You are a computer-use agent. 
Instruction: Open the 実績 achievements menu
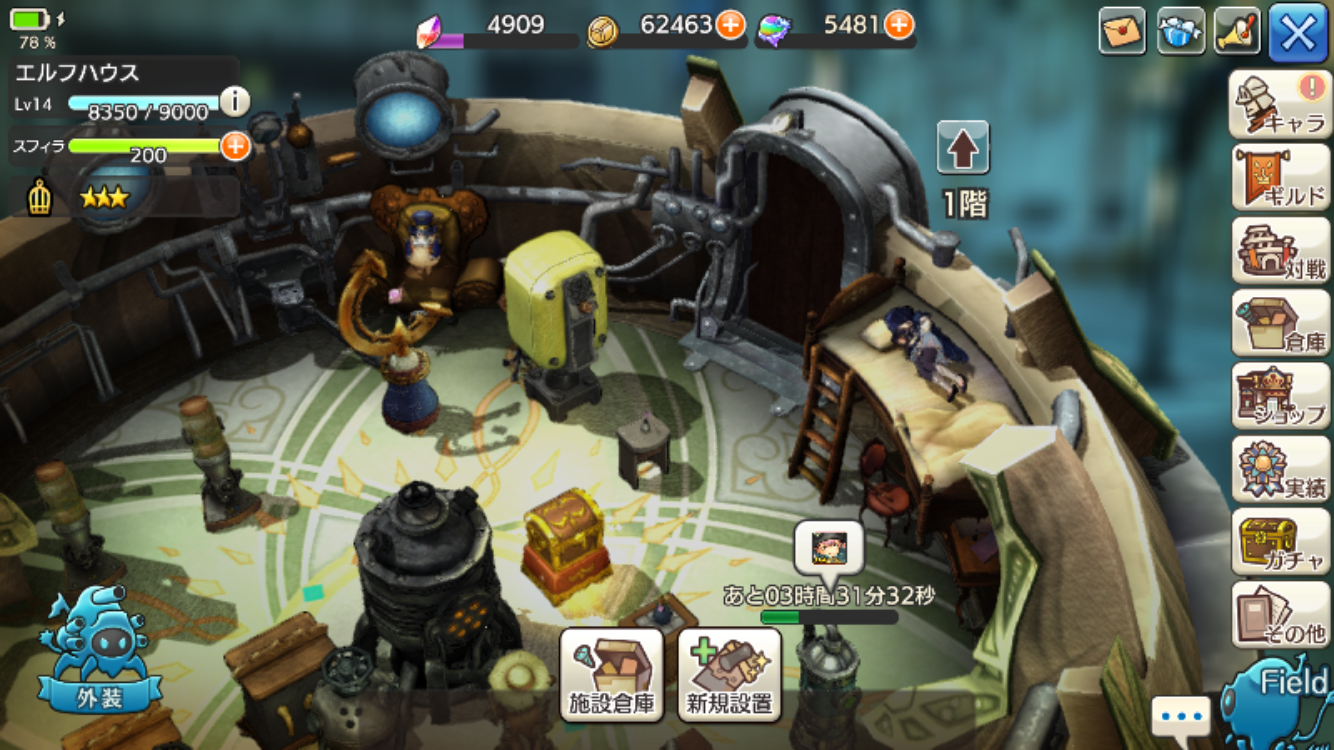click(1280, 469)
